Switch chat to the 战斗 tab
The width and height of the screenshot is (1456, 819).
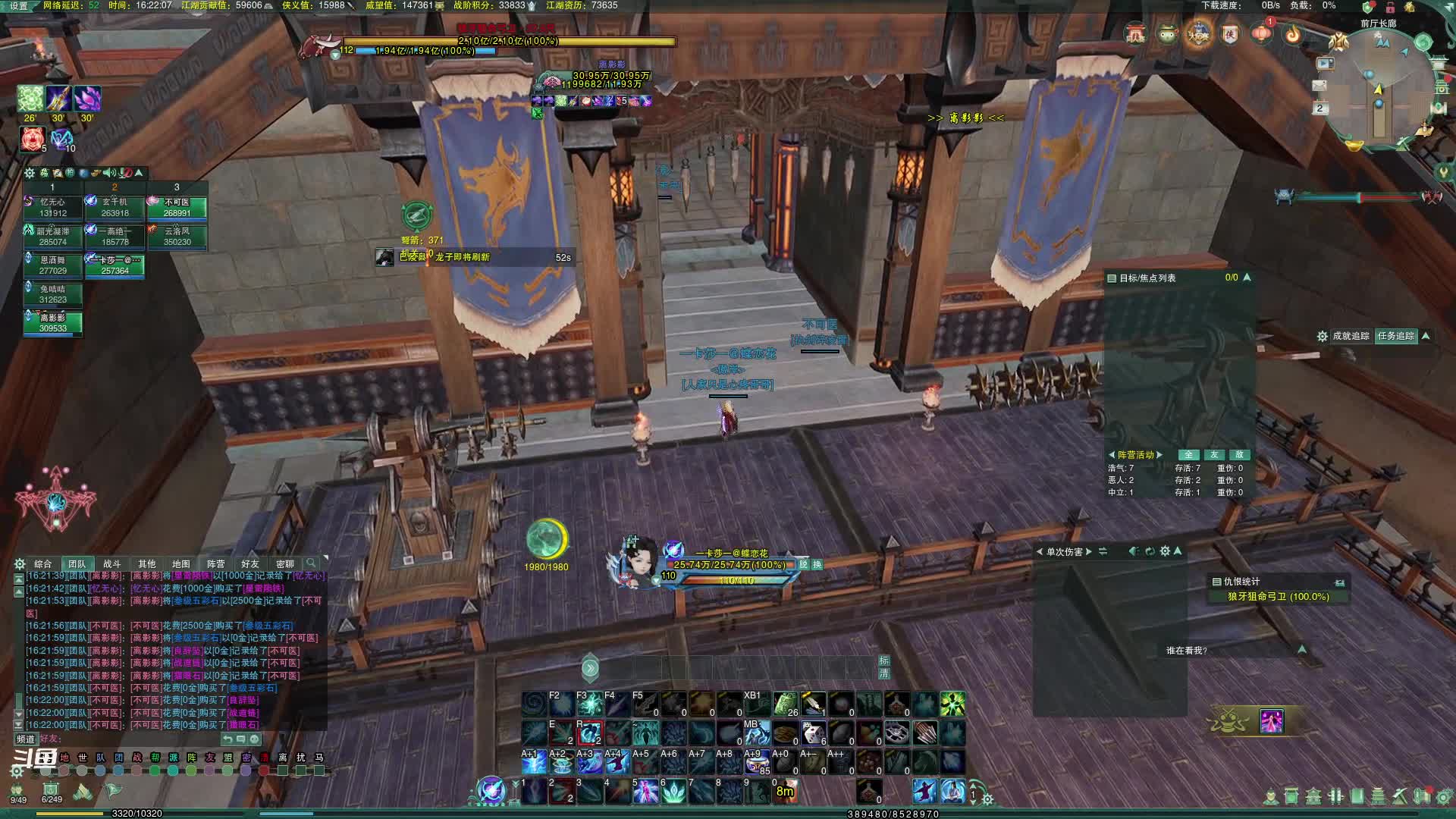click(111, 563)
